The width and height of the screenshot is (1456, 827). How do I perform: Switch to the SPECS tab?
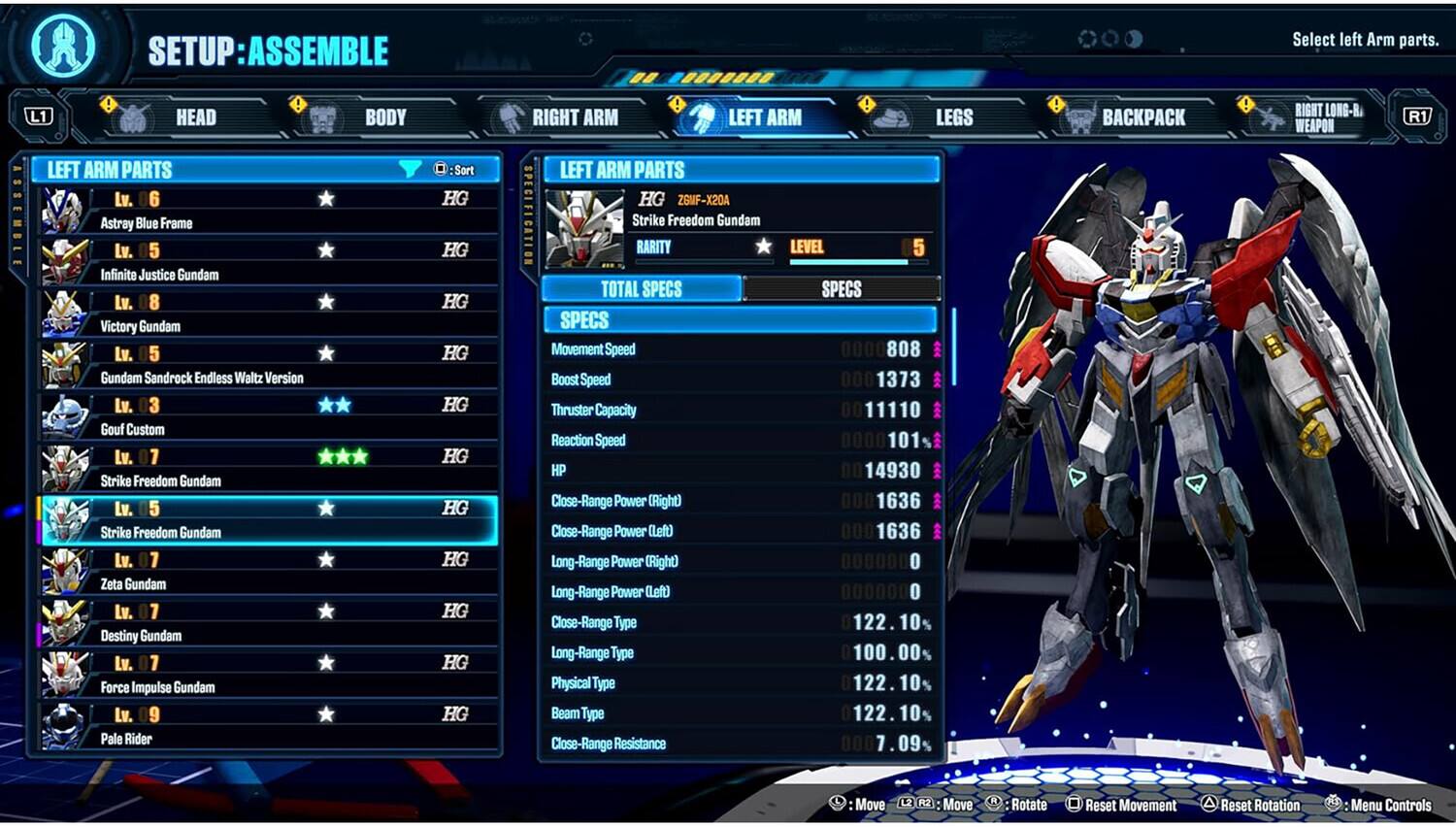point(841,287)
